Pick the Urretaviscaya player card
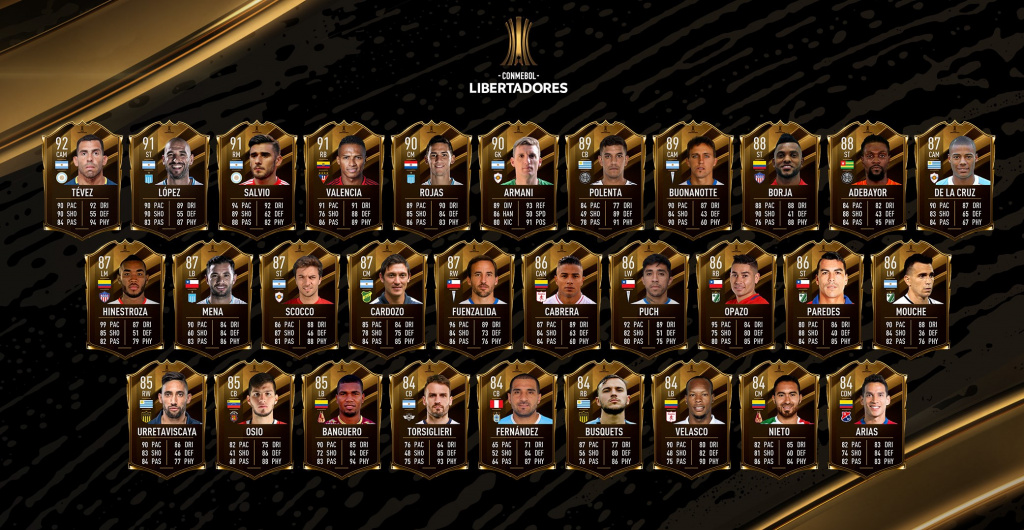 click(167, 418)
